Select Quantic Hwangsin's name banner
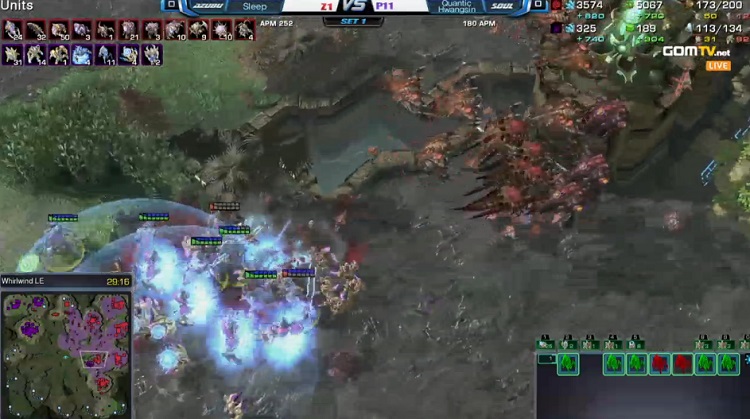Image resolution: width=750 pixels, height=419 pixels. [455, 6]
